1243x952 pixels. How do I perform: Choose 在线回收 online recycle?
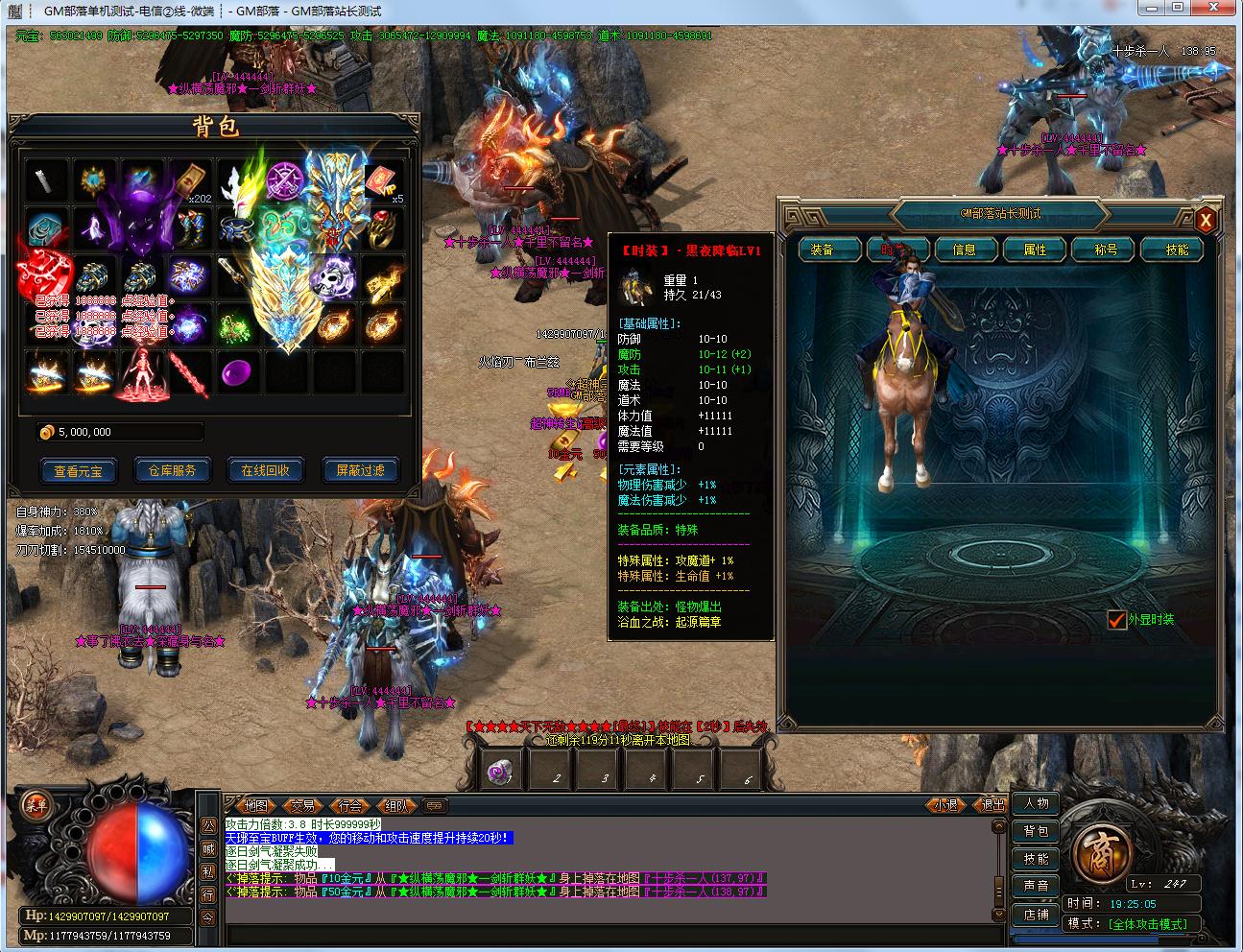click(x=266, y=470)
